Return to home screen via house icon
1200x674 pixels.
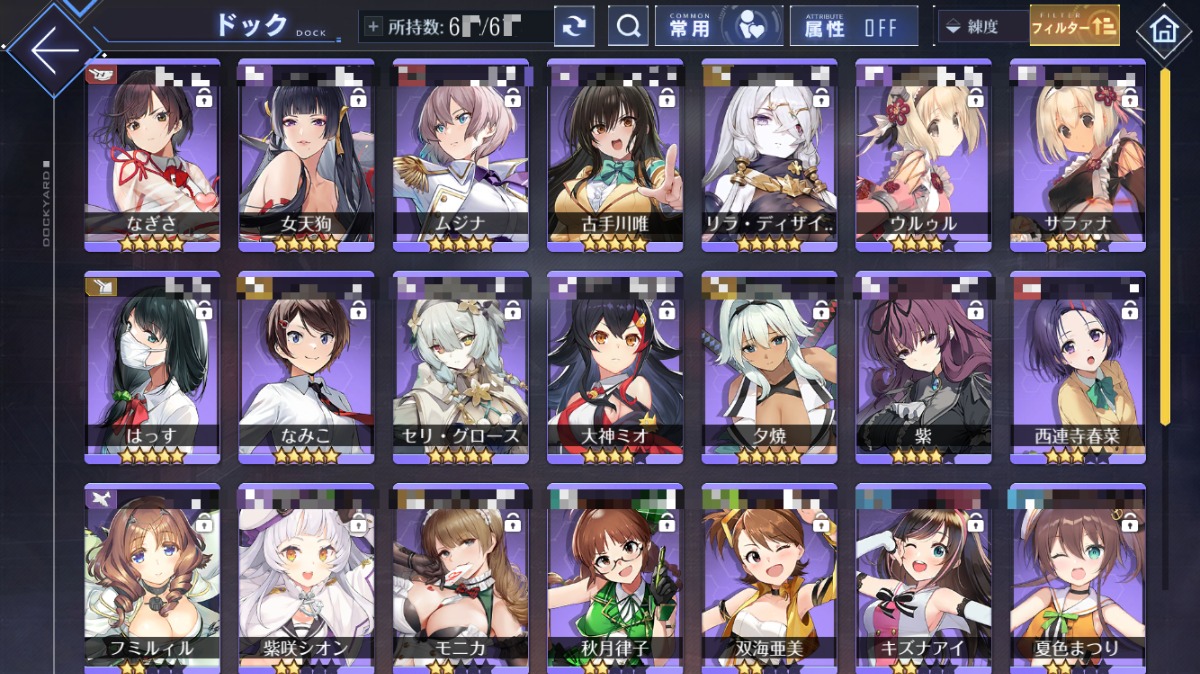click(1163, 28)
